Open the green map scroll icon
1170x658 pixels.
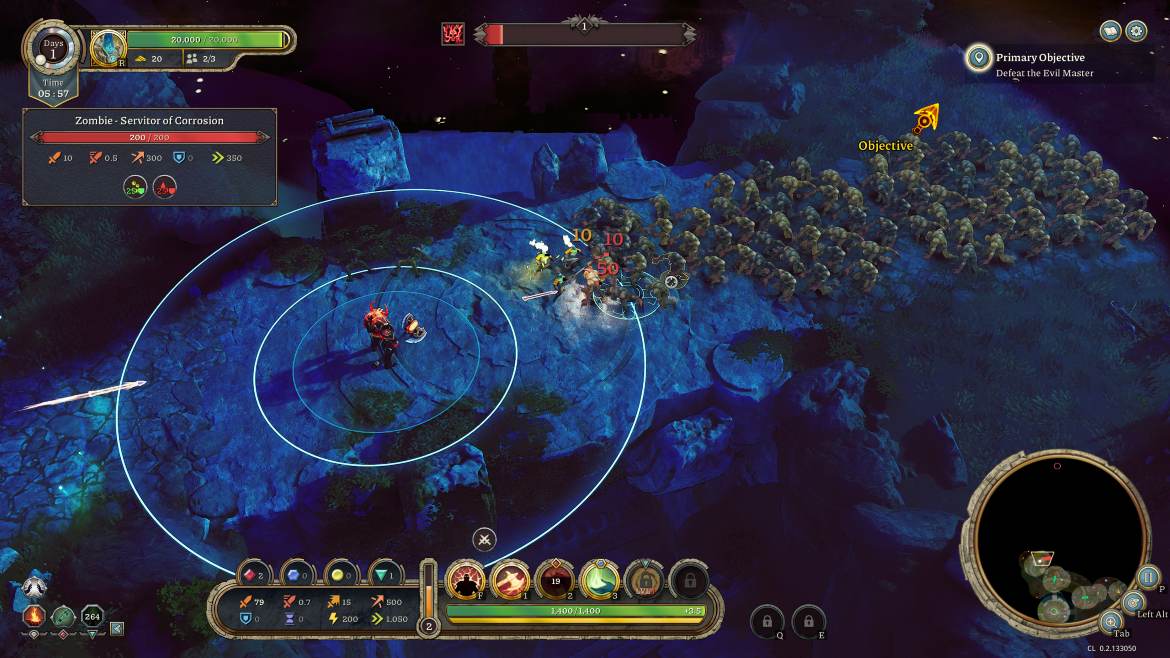coord(63,616)
